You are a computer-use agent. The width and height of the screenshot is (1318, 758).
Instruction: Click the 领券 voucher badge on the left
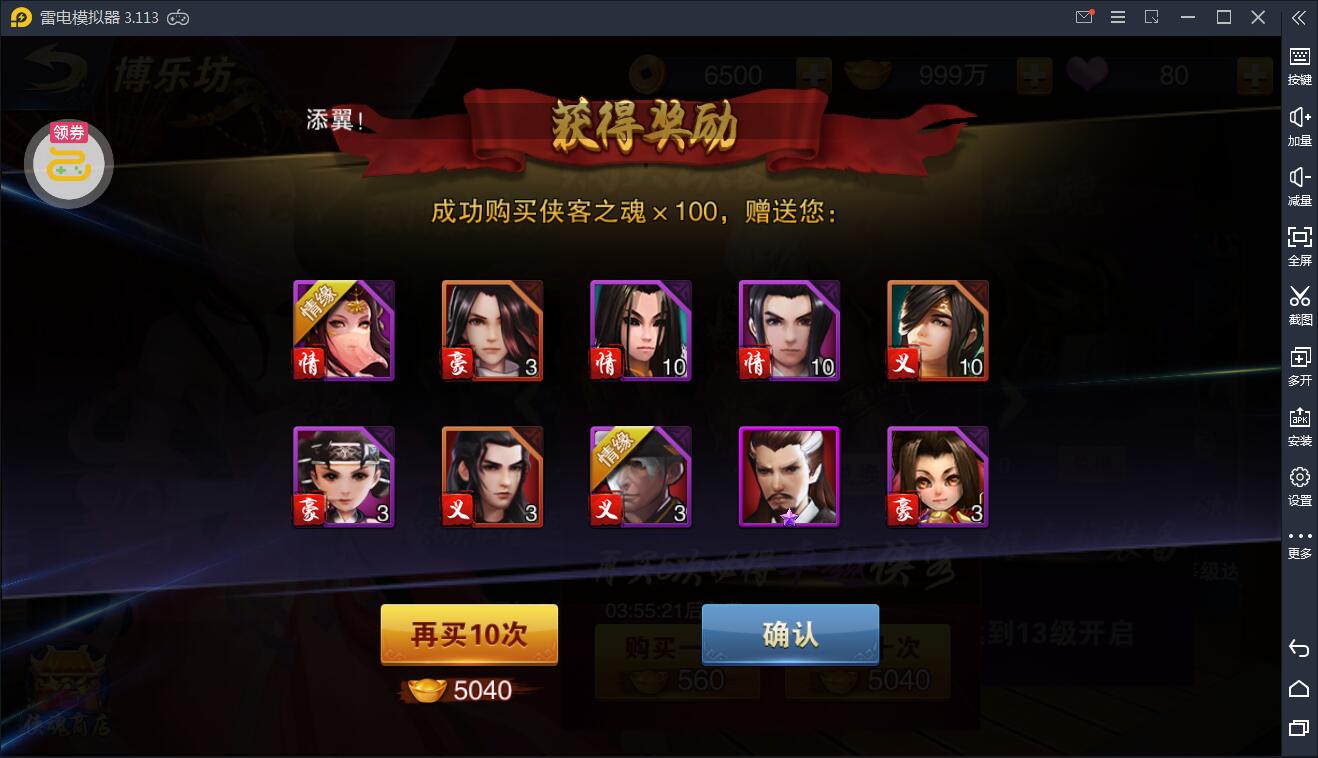(x=69, y=131)
